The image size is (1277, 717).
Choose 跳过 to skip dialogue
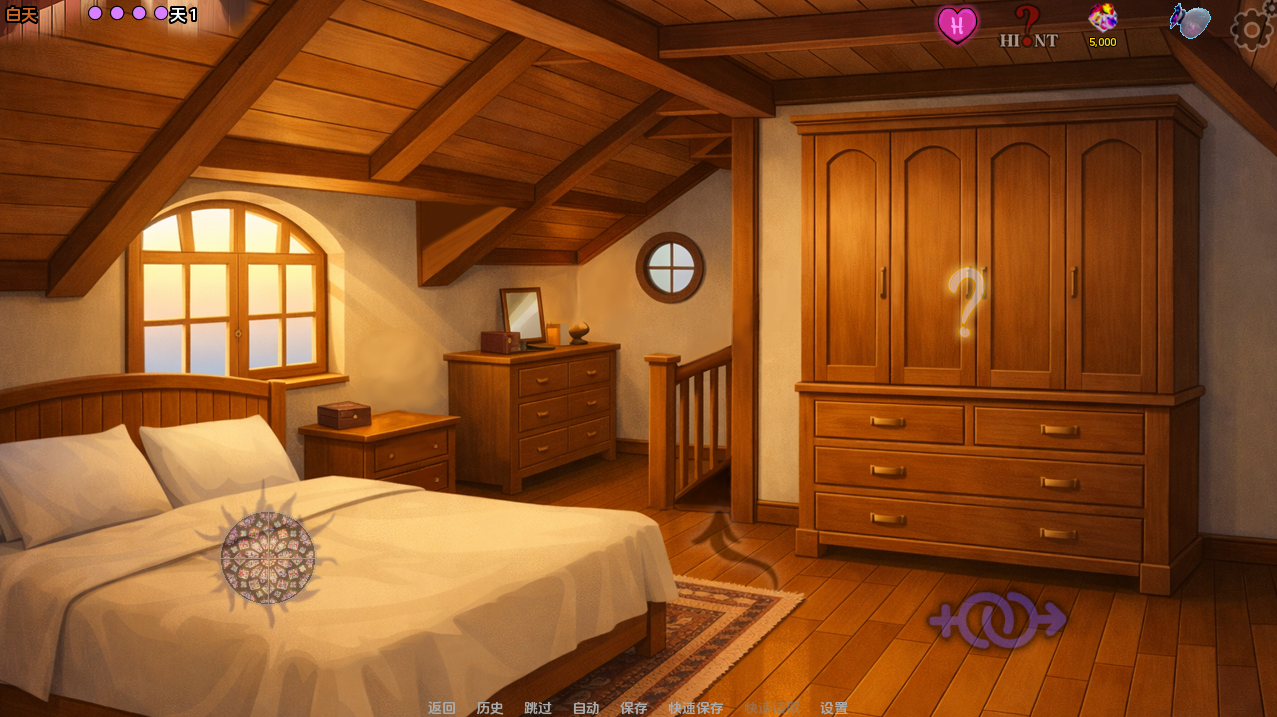[538, 708]
